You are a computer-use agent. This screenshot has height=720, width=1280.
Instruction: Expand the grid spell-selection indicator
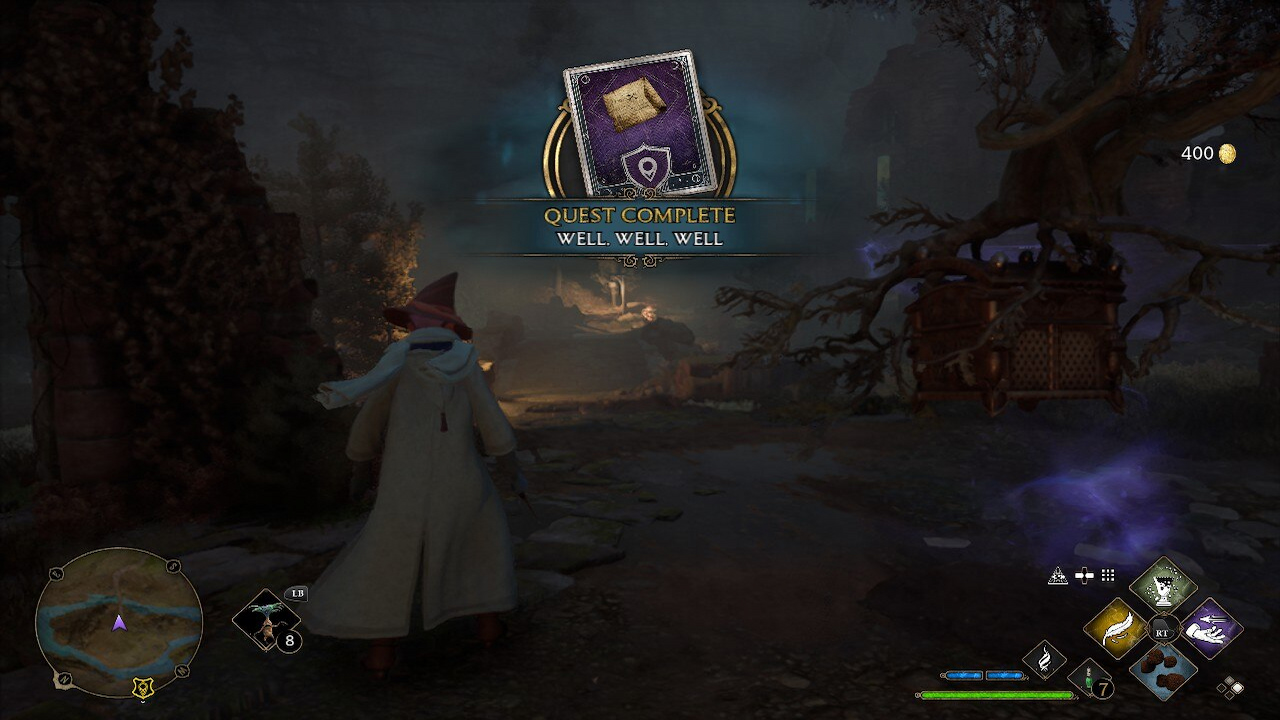[x=1106, y=576]
